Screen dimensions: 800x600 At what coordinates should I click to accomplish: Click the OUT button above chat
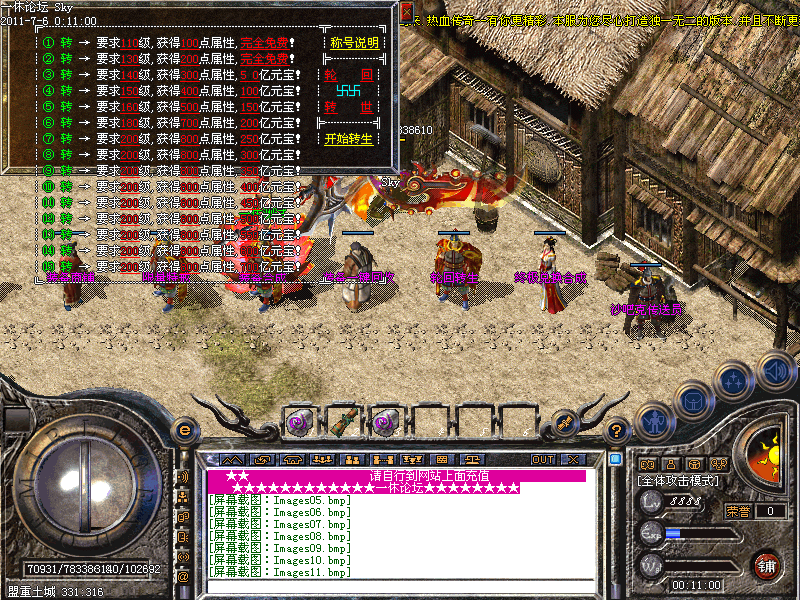coord(543,459)
